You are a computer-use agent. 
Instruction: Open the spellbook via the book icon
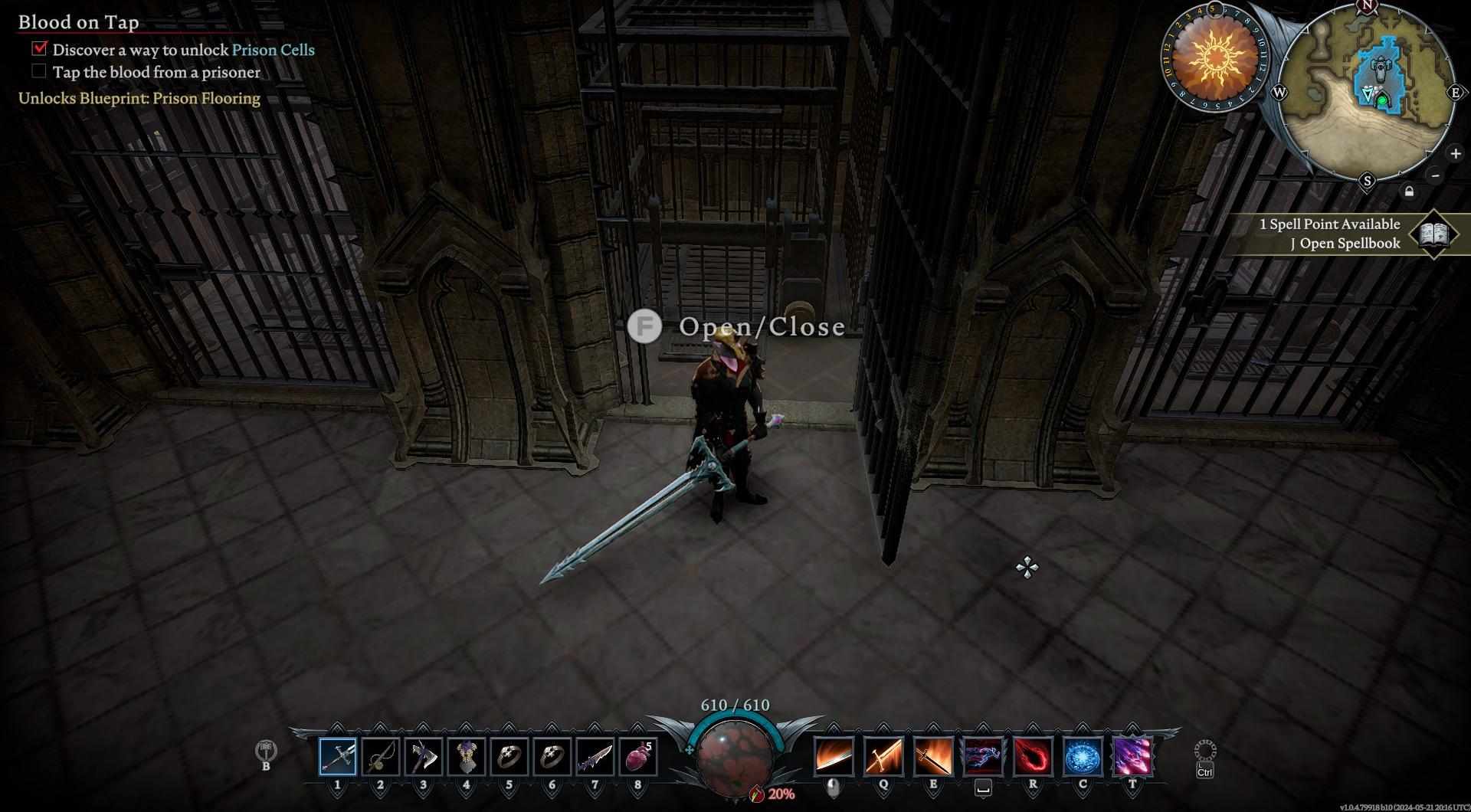[1433, 234]
